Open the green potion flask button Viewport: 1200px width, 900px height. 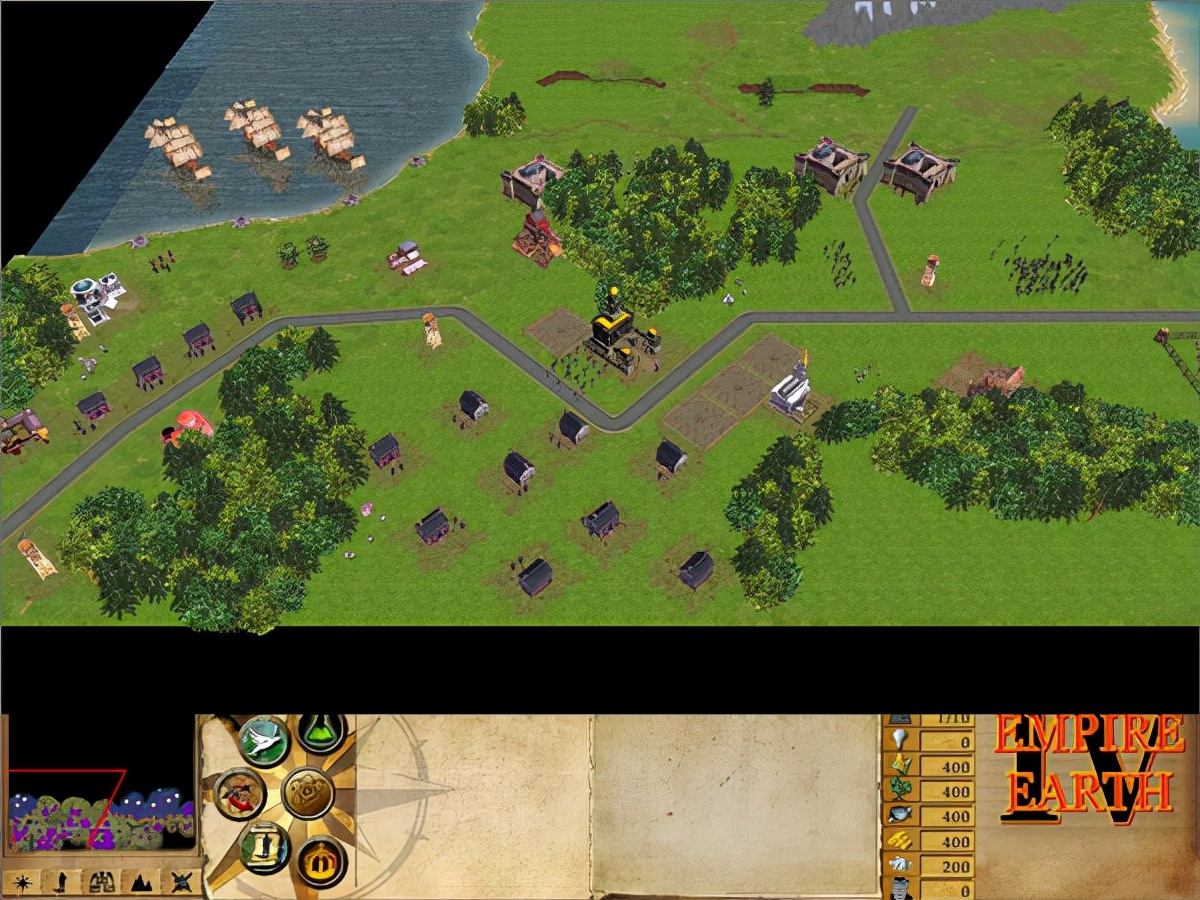point(322,733)
